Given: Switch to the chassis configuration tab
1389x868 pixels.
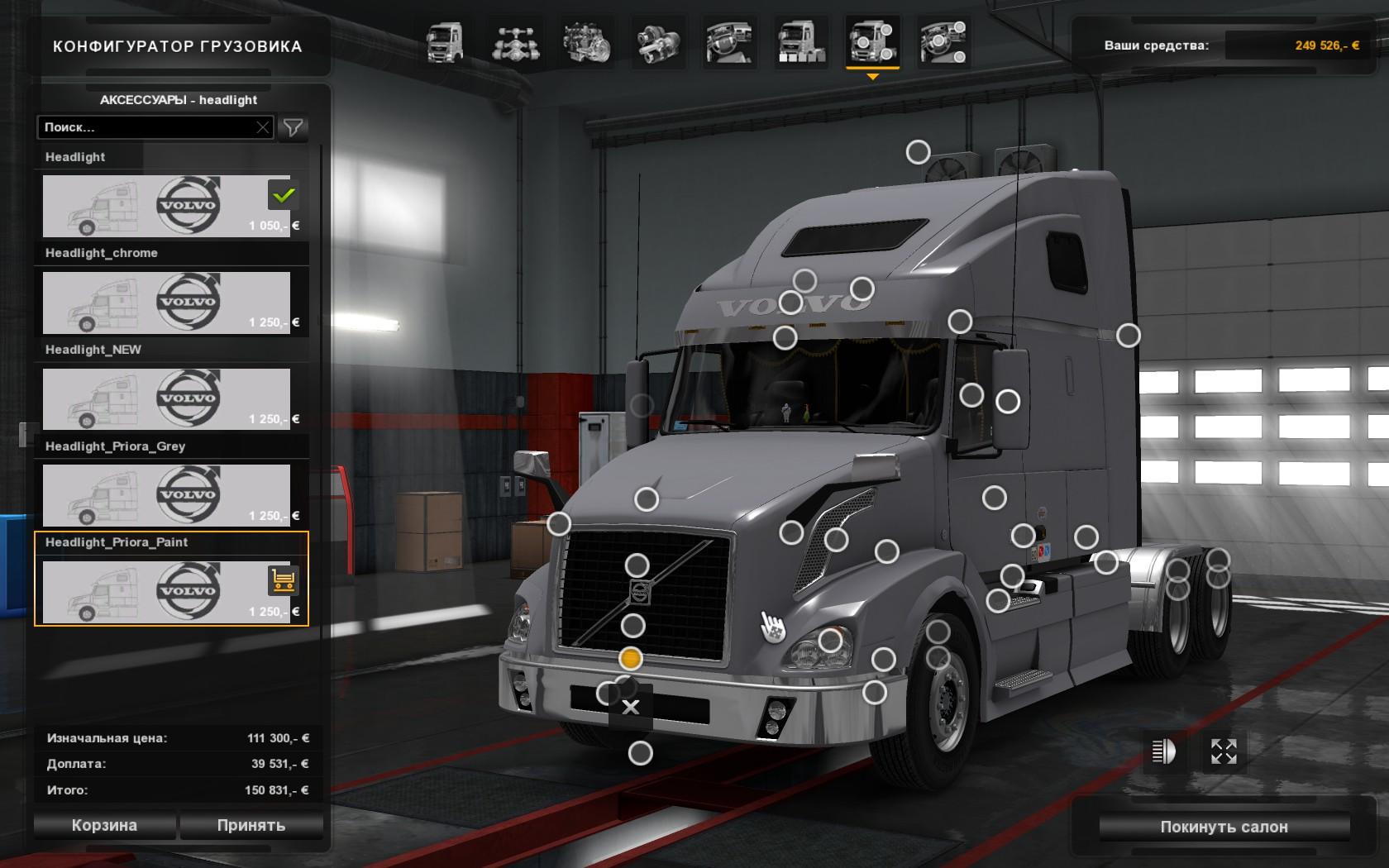Looking at the screenshot, I should tap(516, 42).
